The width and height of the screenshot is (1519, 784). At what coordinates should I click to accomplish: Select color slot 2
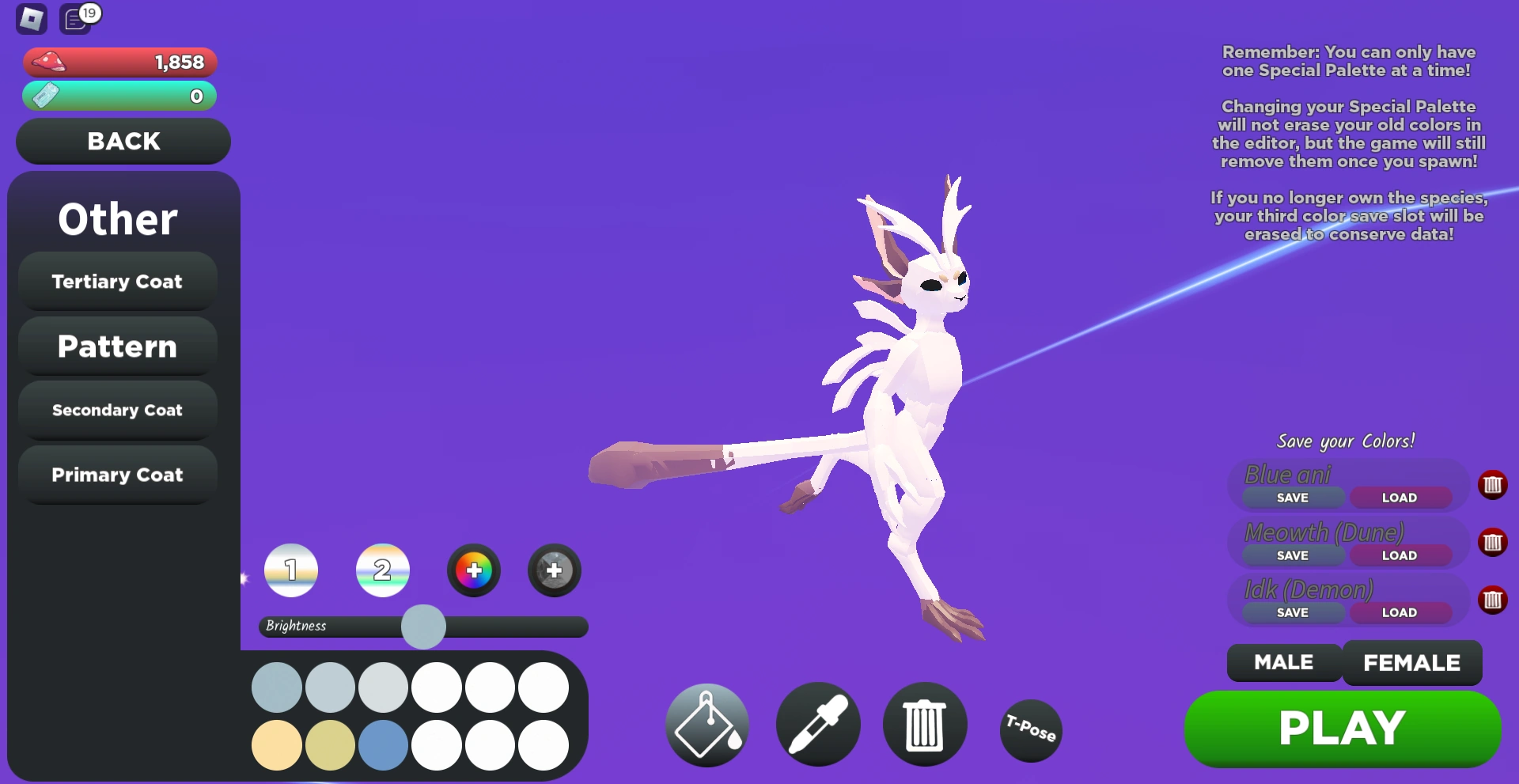(382, 570)
